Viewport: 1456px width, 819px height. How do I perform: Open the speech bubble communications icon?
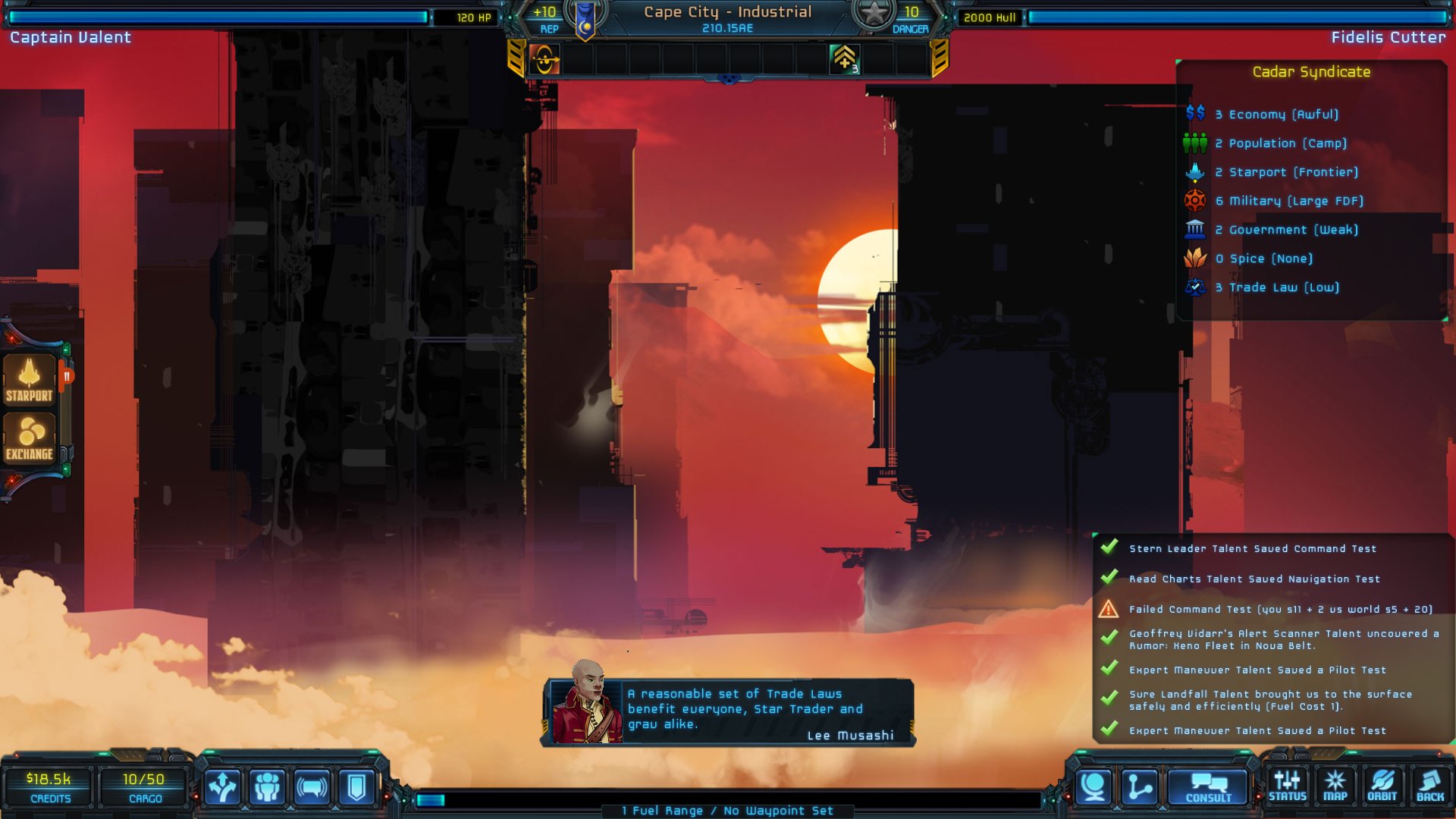tap(310, 786)
